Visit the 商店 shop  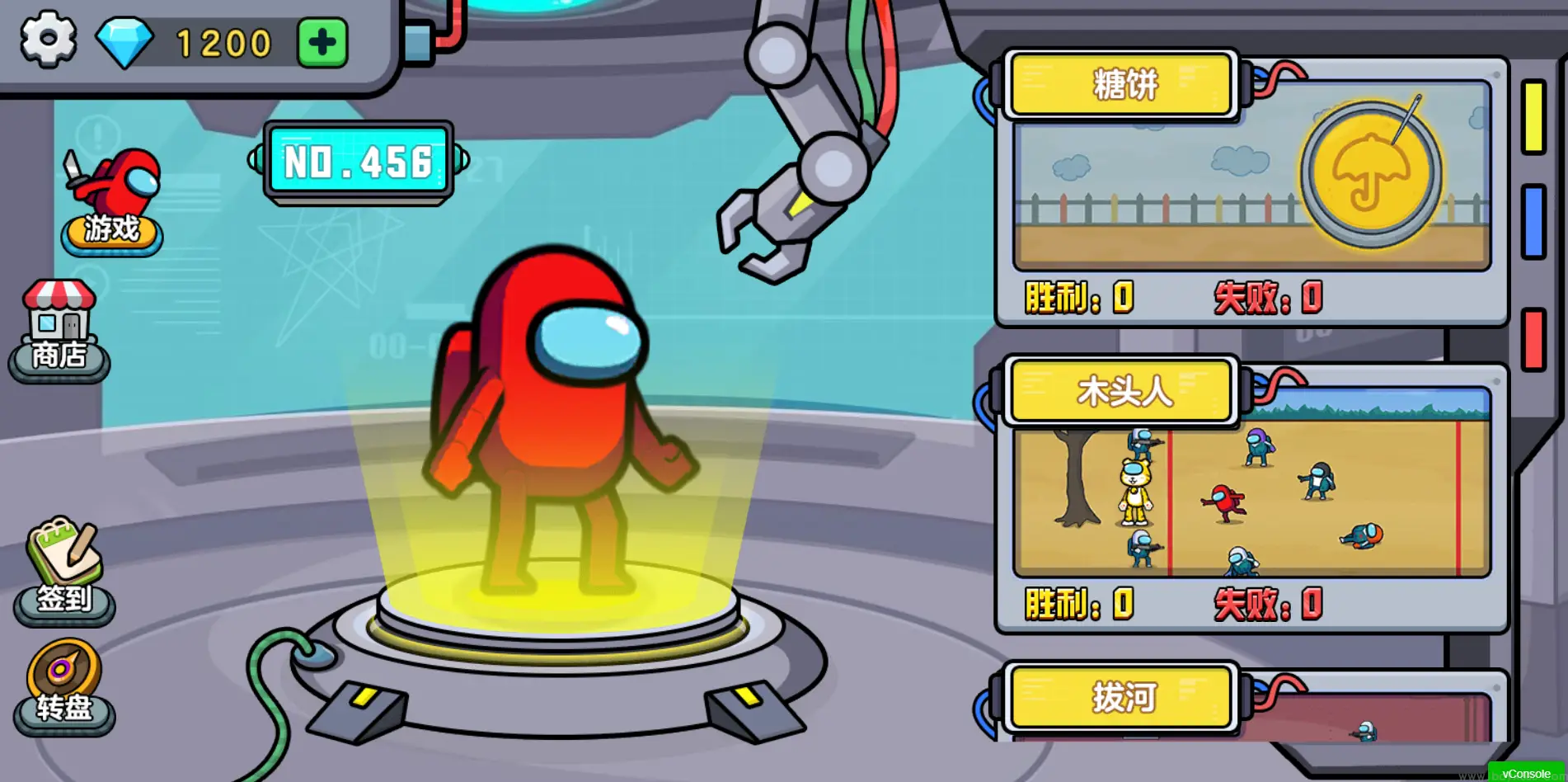(x=59, y=332)
